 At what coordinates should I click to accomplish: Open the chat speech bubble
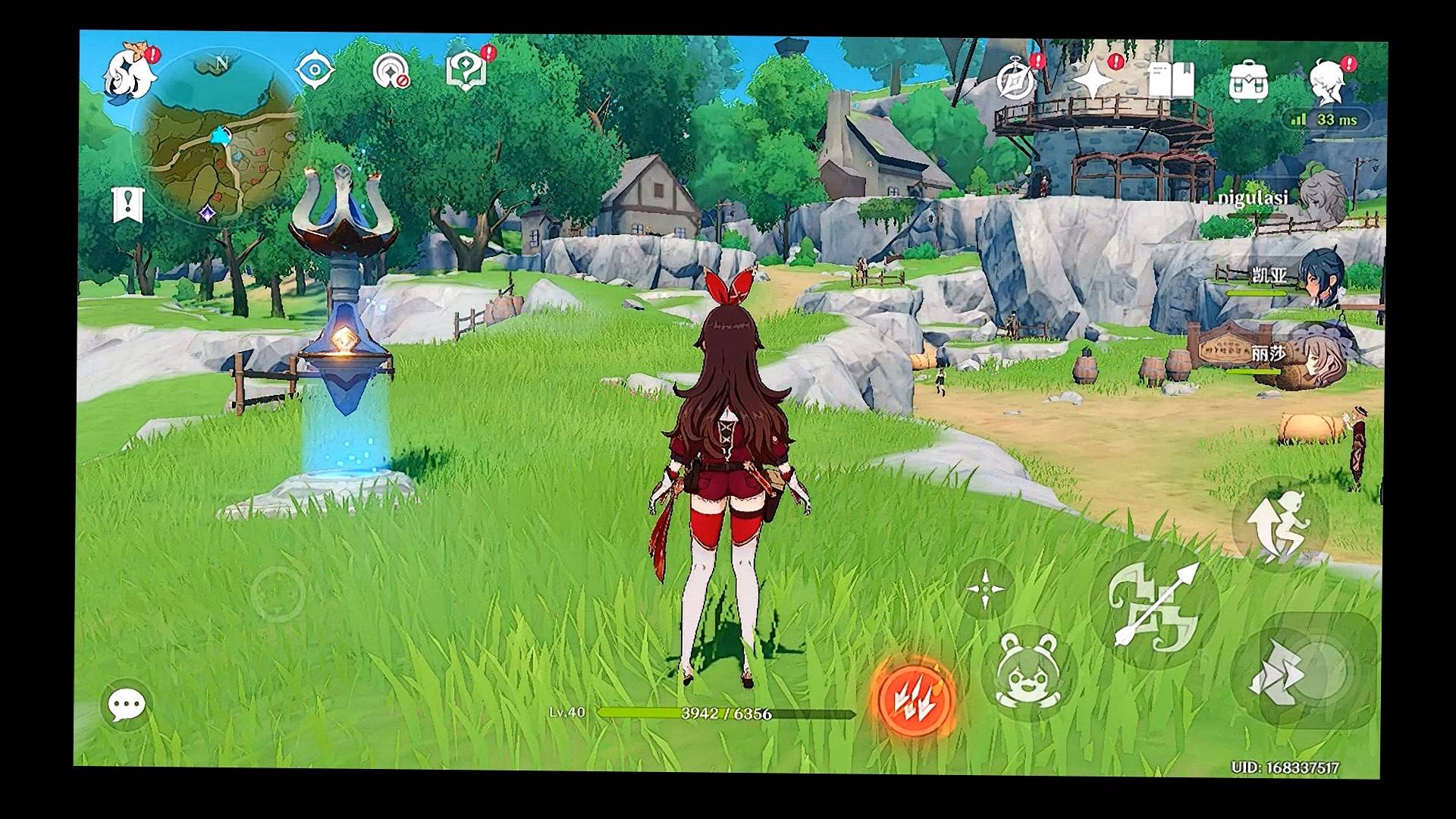(x=127, y=705)
